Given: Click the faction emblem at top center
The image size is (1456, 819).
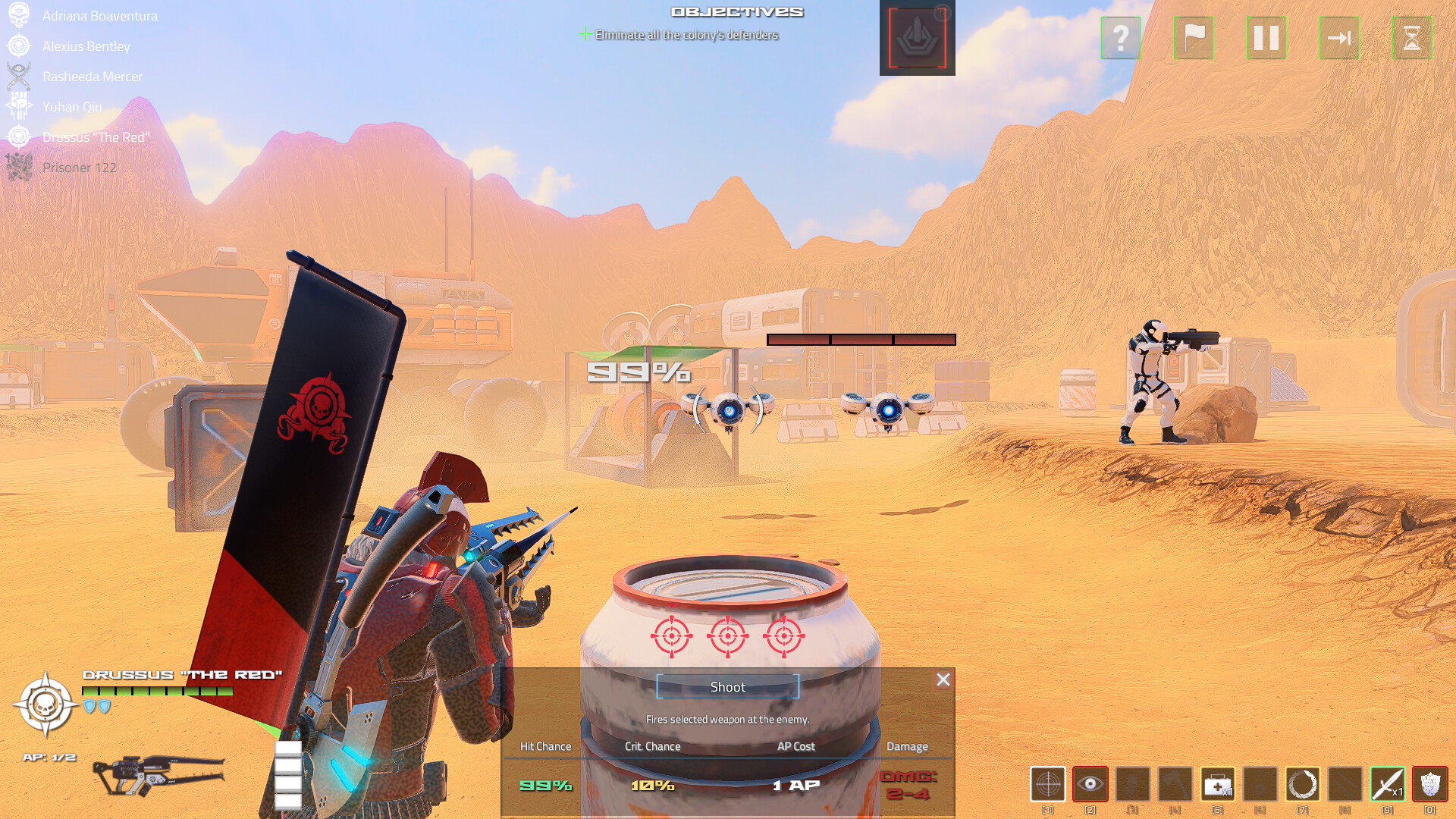Looking at the screenshot, I should pyautogui.click(x=918, y=38).
